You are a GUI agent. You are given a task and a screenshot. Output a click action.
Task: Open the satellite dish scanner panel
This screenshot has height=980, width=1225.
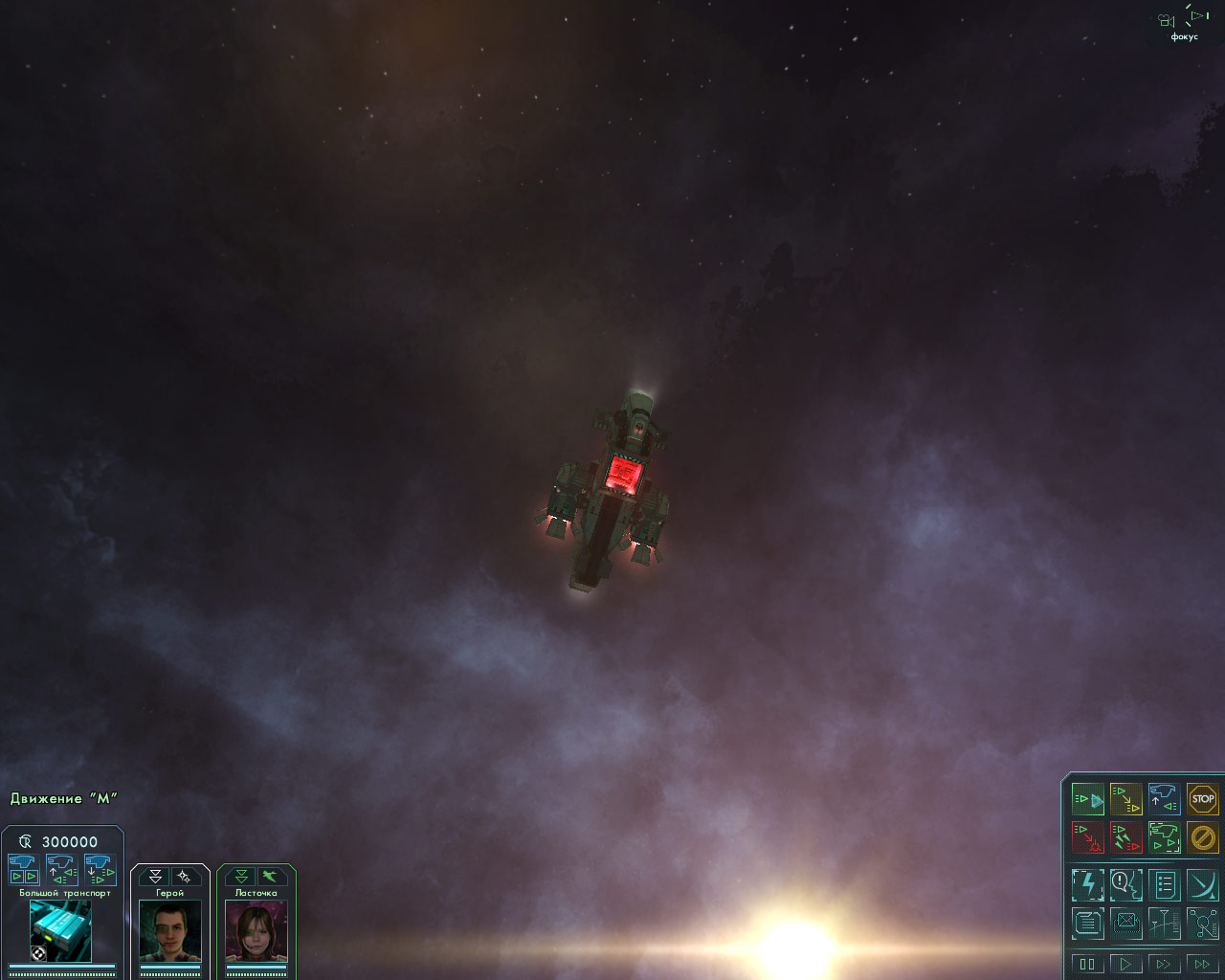coord(1202,884)
